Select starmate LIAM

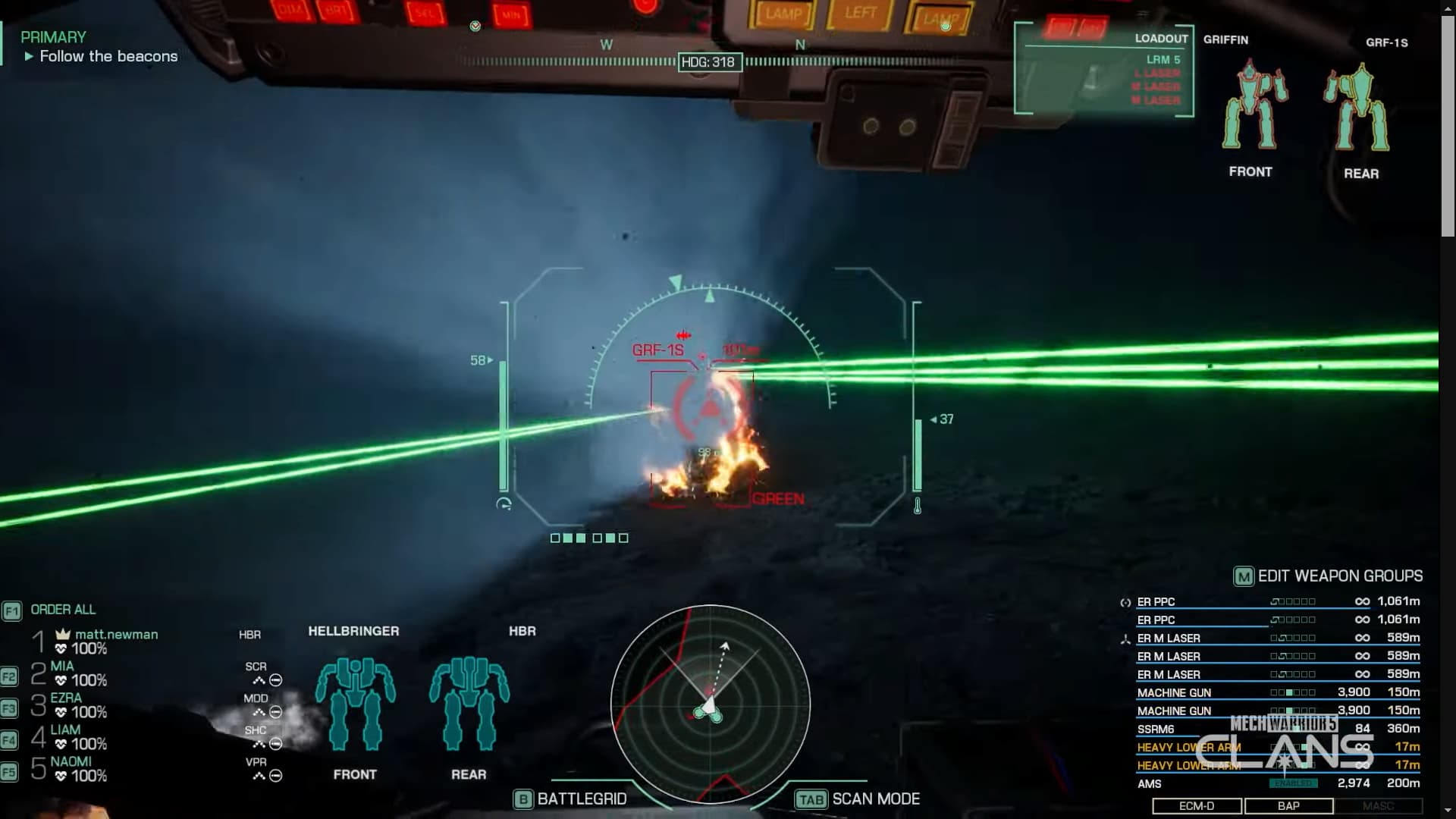[x=65, y=730]
